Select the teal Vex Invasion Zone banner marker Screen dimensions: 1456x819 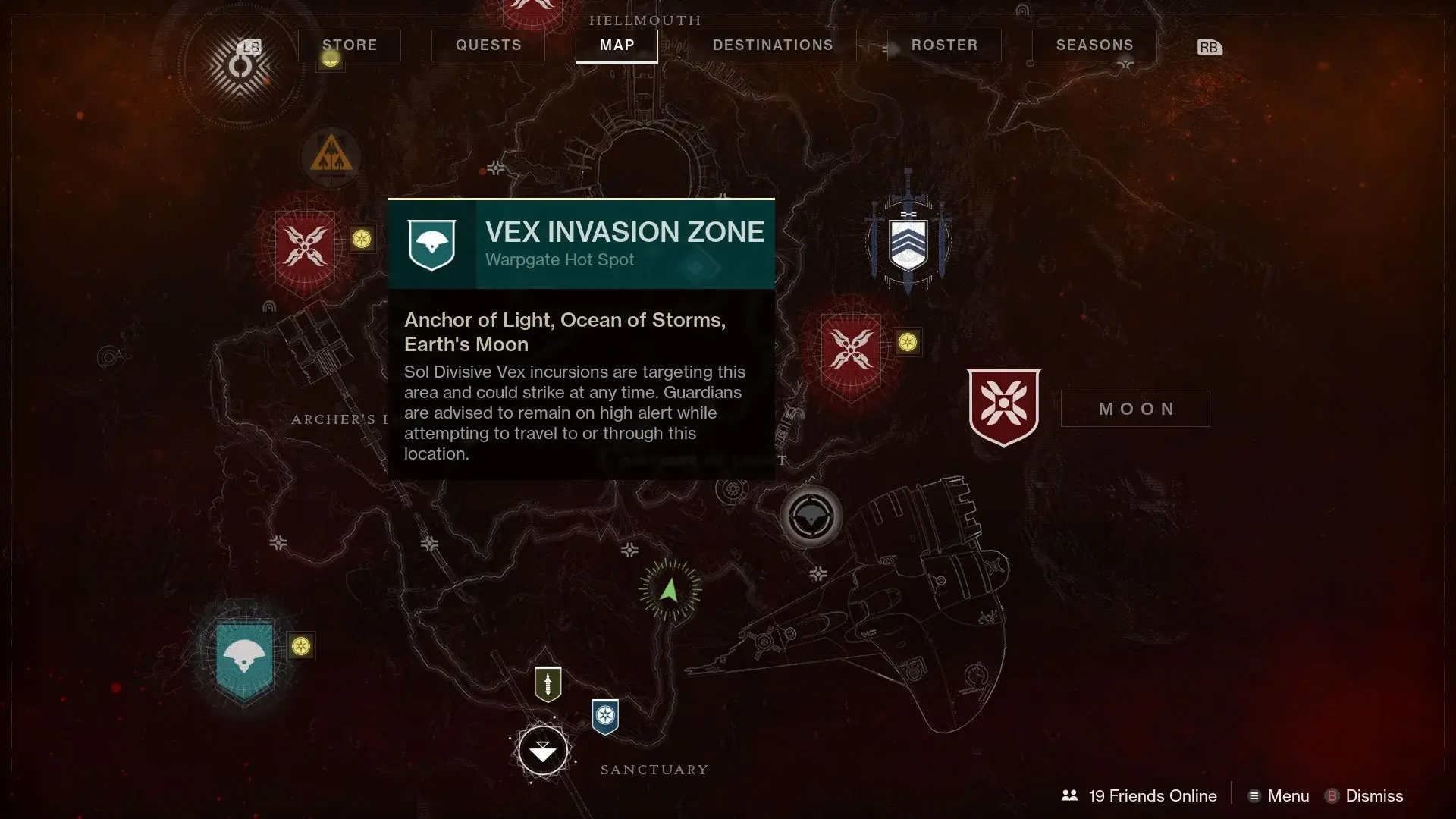pos(244,658)
